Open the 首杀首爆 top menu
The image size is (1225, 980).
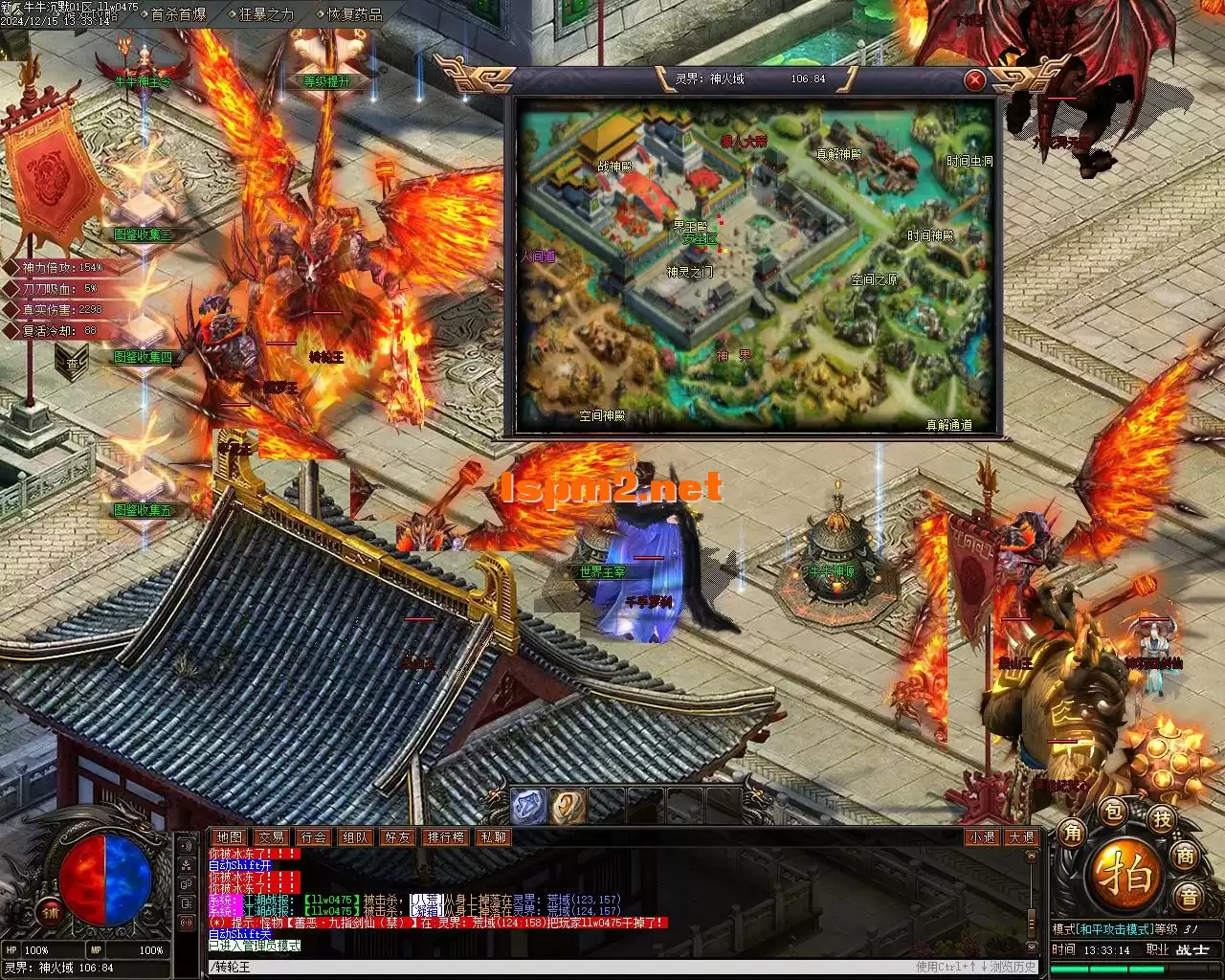tap(178, 14)
